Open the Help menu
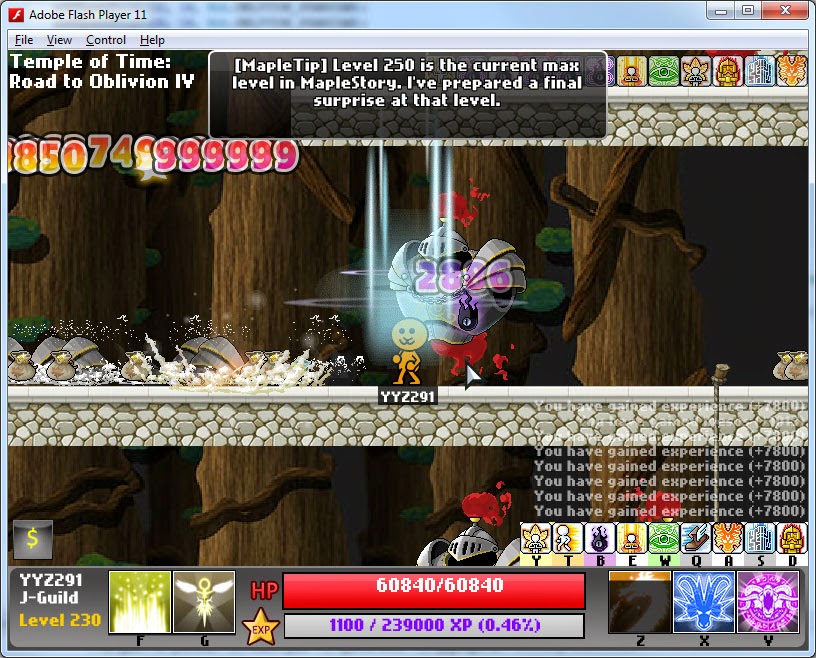 152,40
